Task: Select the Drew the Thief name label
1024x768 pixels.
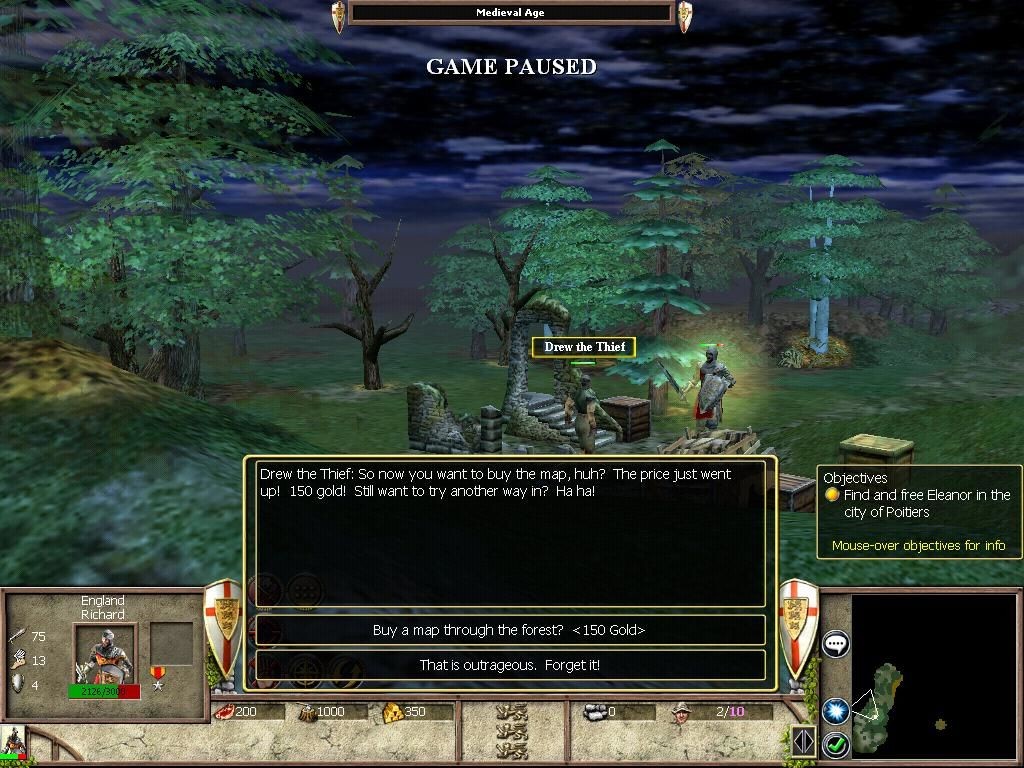Action: pyautogui.click(x=584, y=347)
